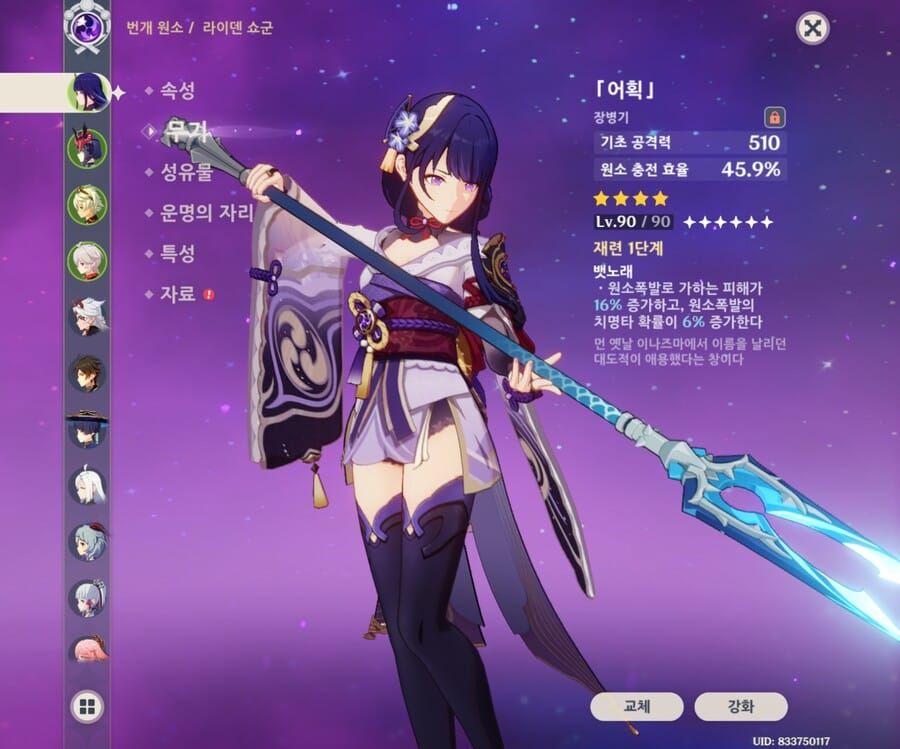The image size is (900, 749).
Task: Select the pink-haired character portrait
Action: [87, 652]
